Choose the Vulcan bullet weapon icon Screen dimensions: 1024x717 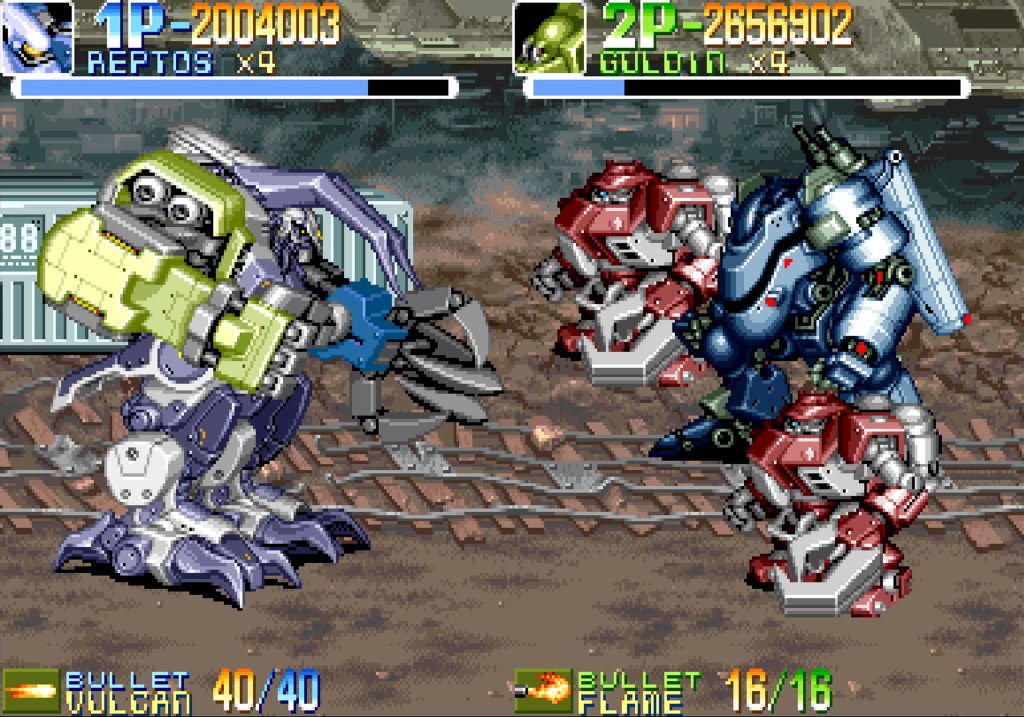tap(29, 690)
